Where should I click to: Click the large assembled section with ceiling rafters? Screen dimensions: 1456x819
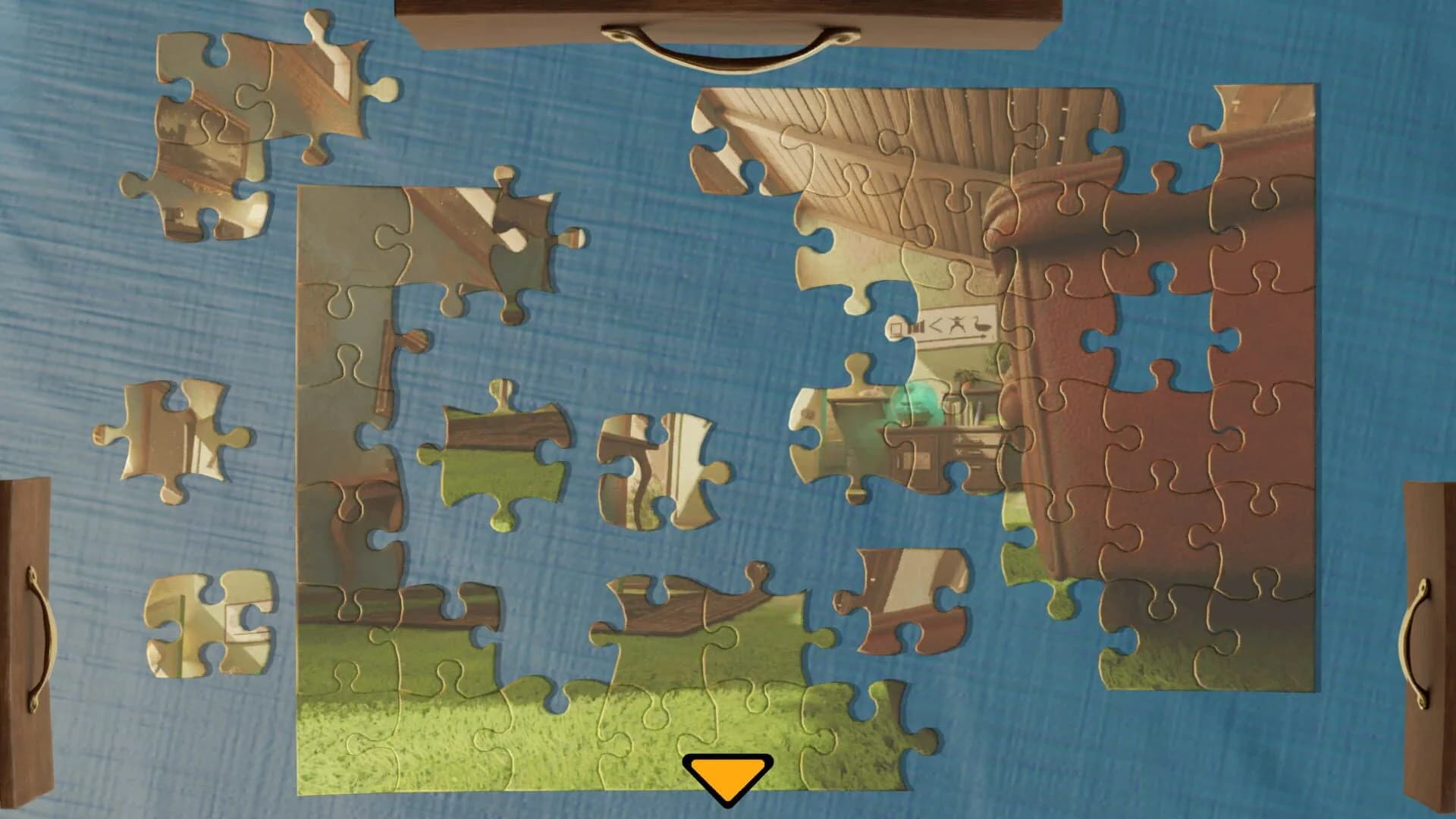coord(872,152)
